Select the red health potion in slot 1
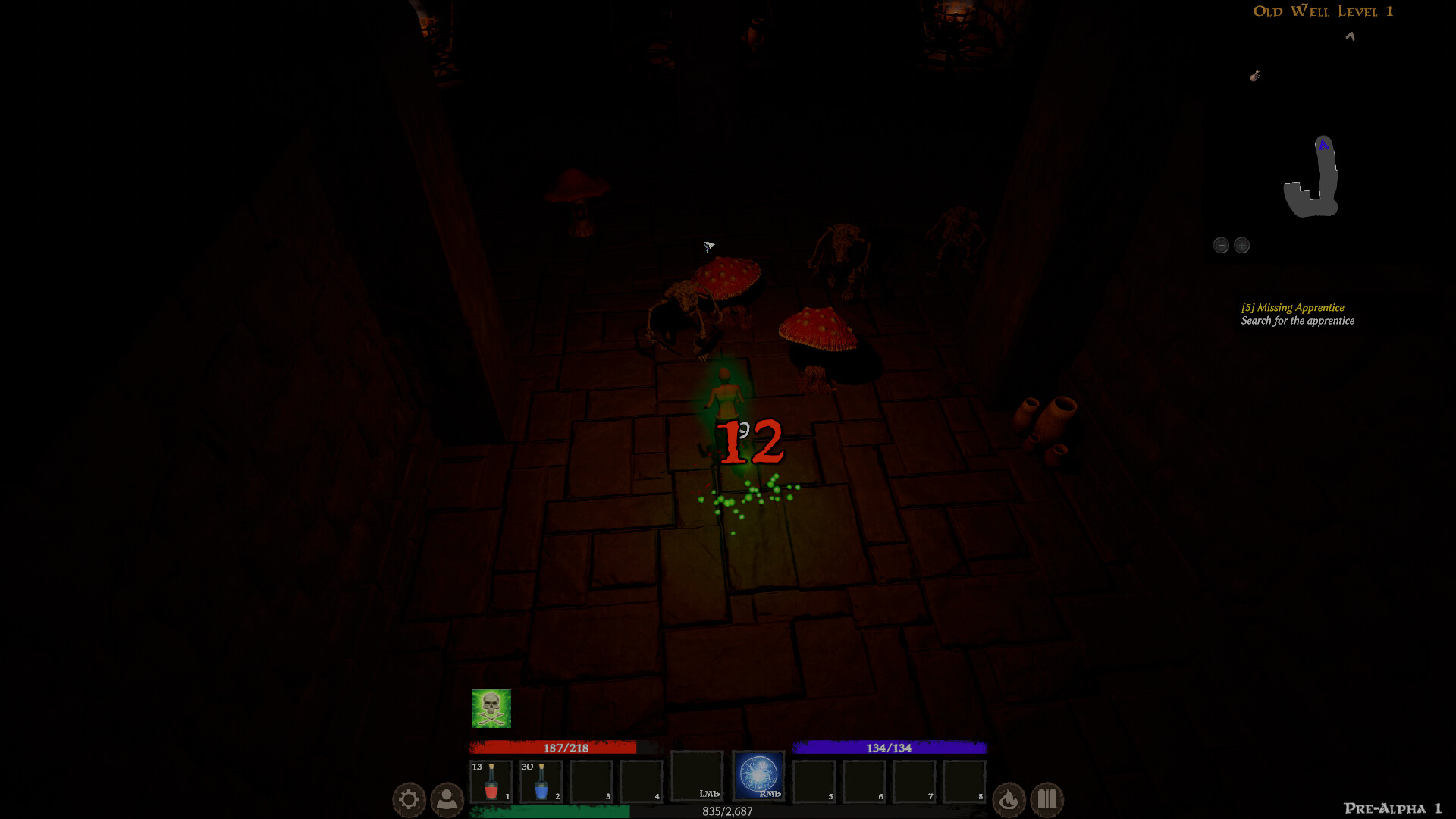 [491, 782]
